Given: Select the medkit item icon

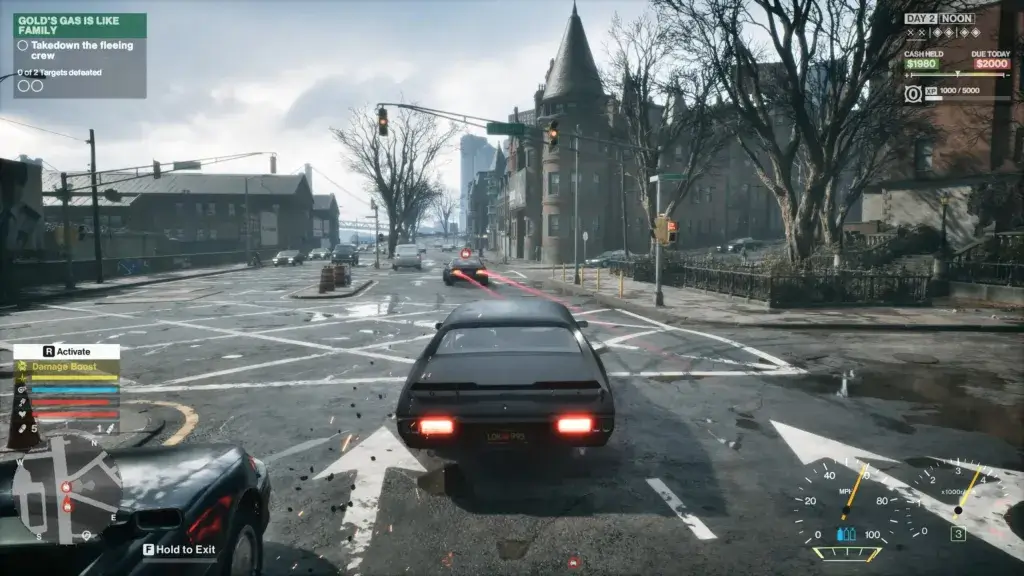Looking at the screenshot, I should tap(24, 429).
